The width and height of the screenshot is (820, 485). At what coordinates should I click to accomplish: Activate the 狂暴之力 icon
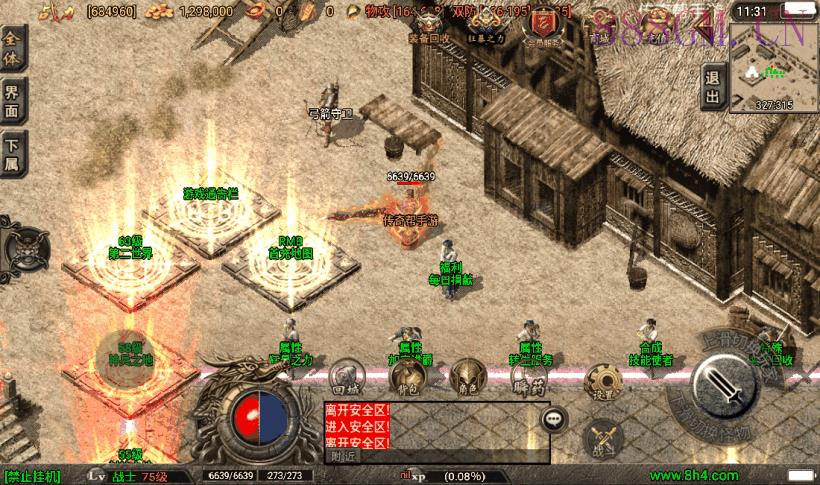pos(486,23)
